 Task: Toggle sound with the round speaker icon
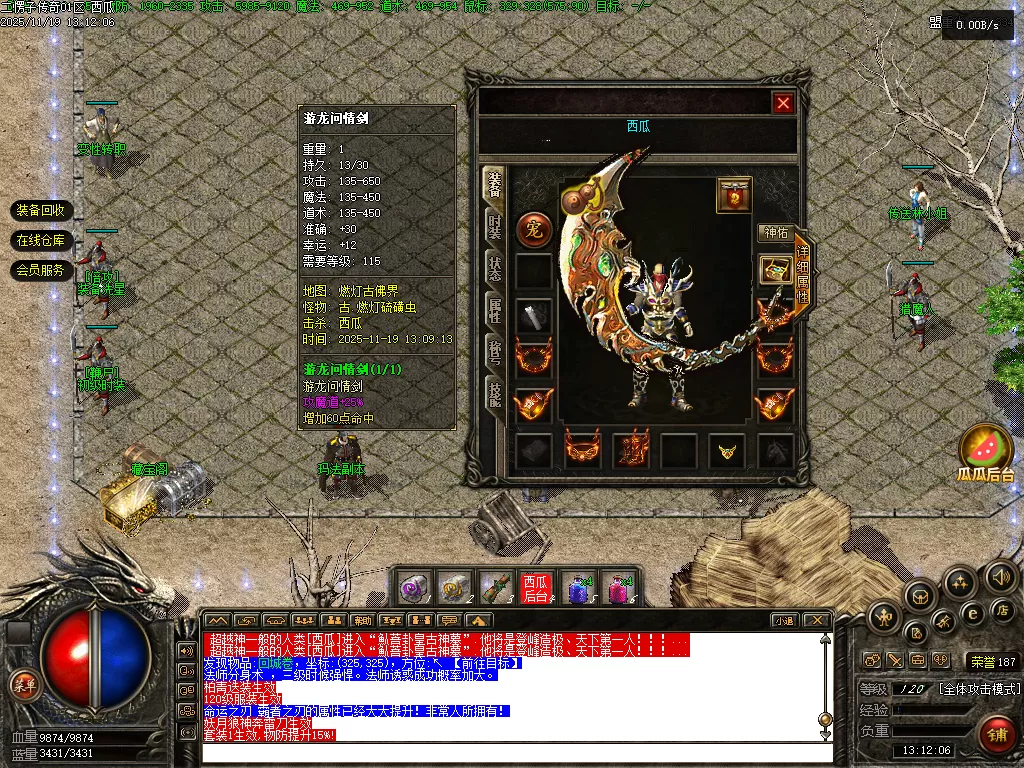pos(1000,577)
